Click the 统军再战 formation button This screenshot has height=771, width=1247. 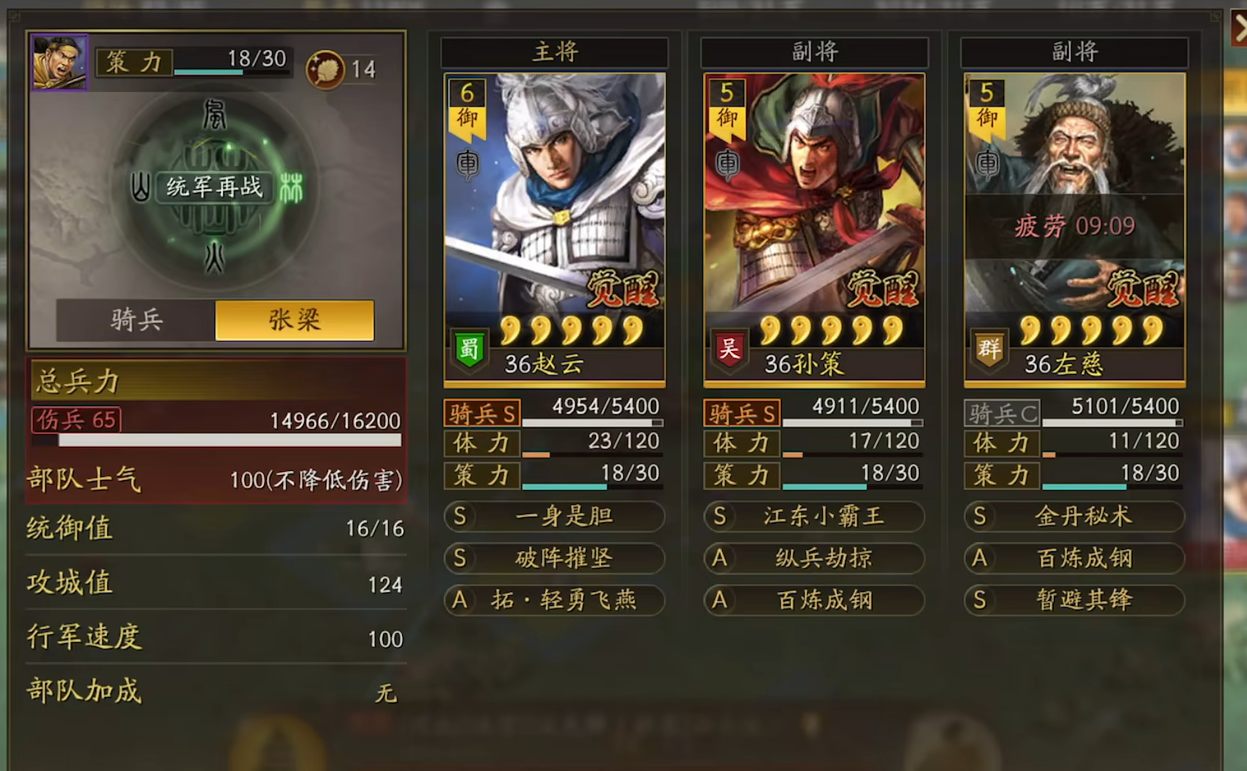click(x=214, y=187)
